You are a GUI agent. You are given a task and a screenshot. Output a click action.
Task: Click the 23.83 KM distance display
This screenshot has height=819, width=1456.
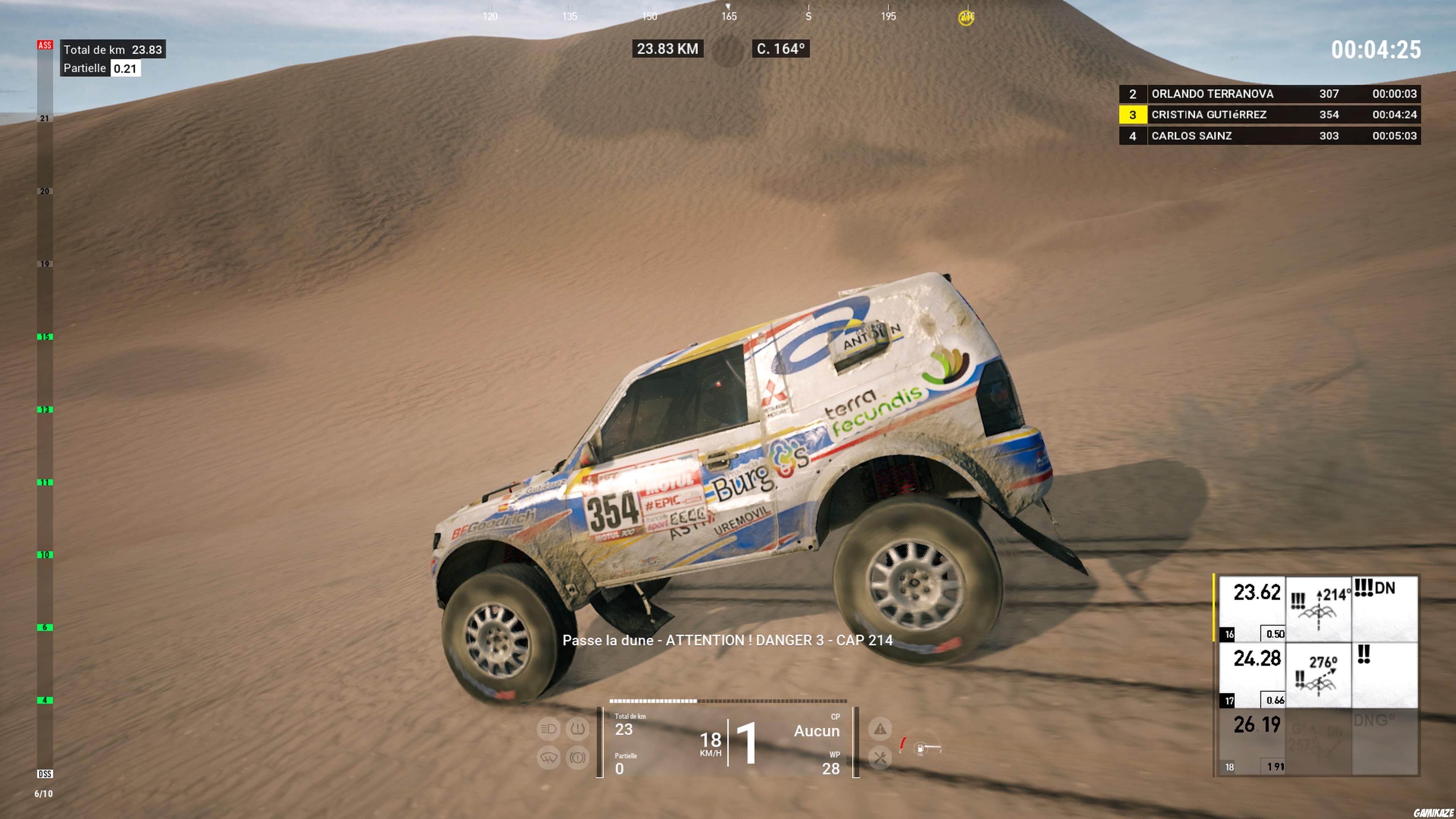668,49
